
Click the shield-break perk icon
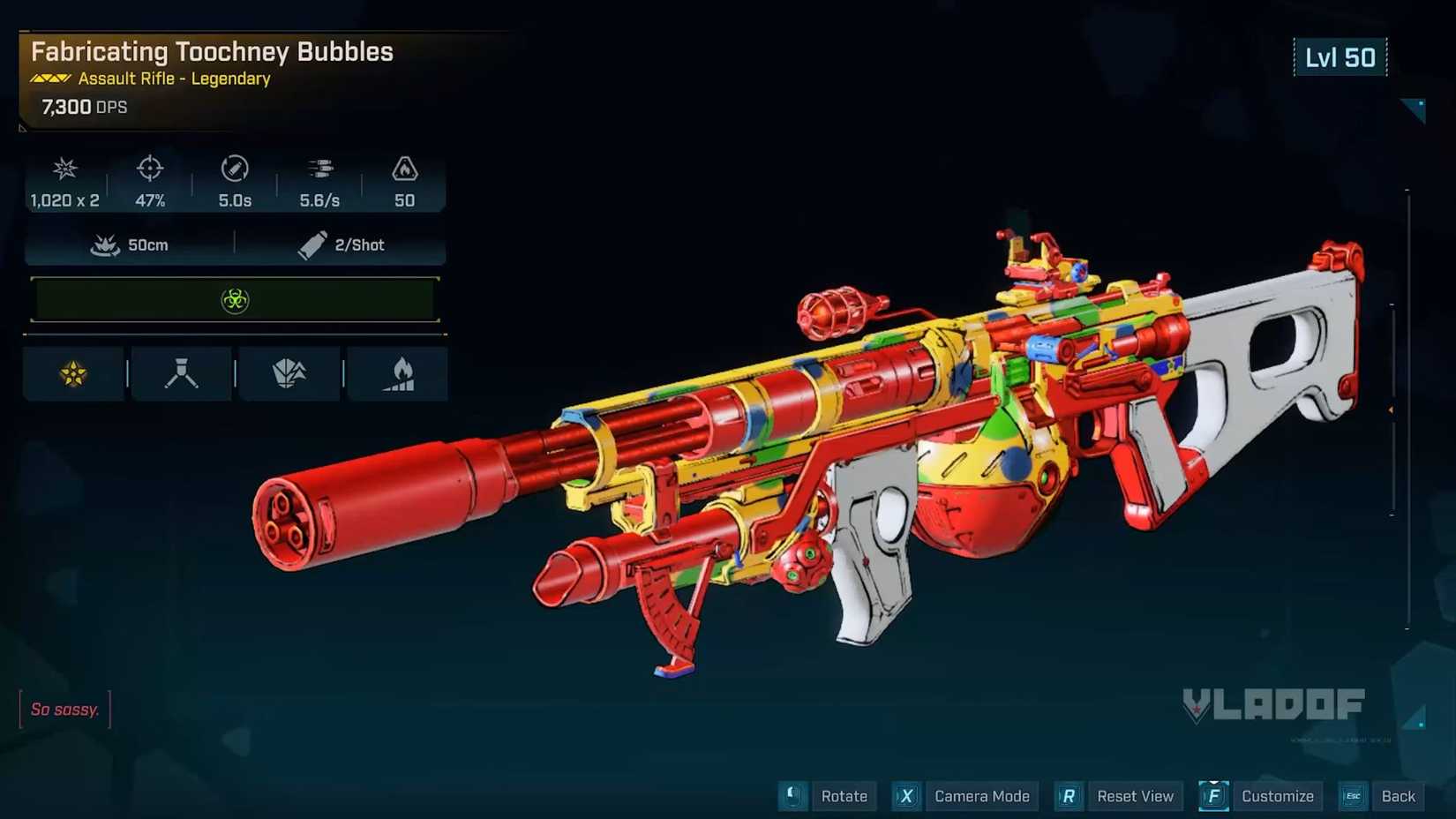(289, 372)
